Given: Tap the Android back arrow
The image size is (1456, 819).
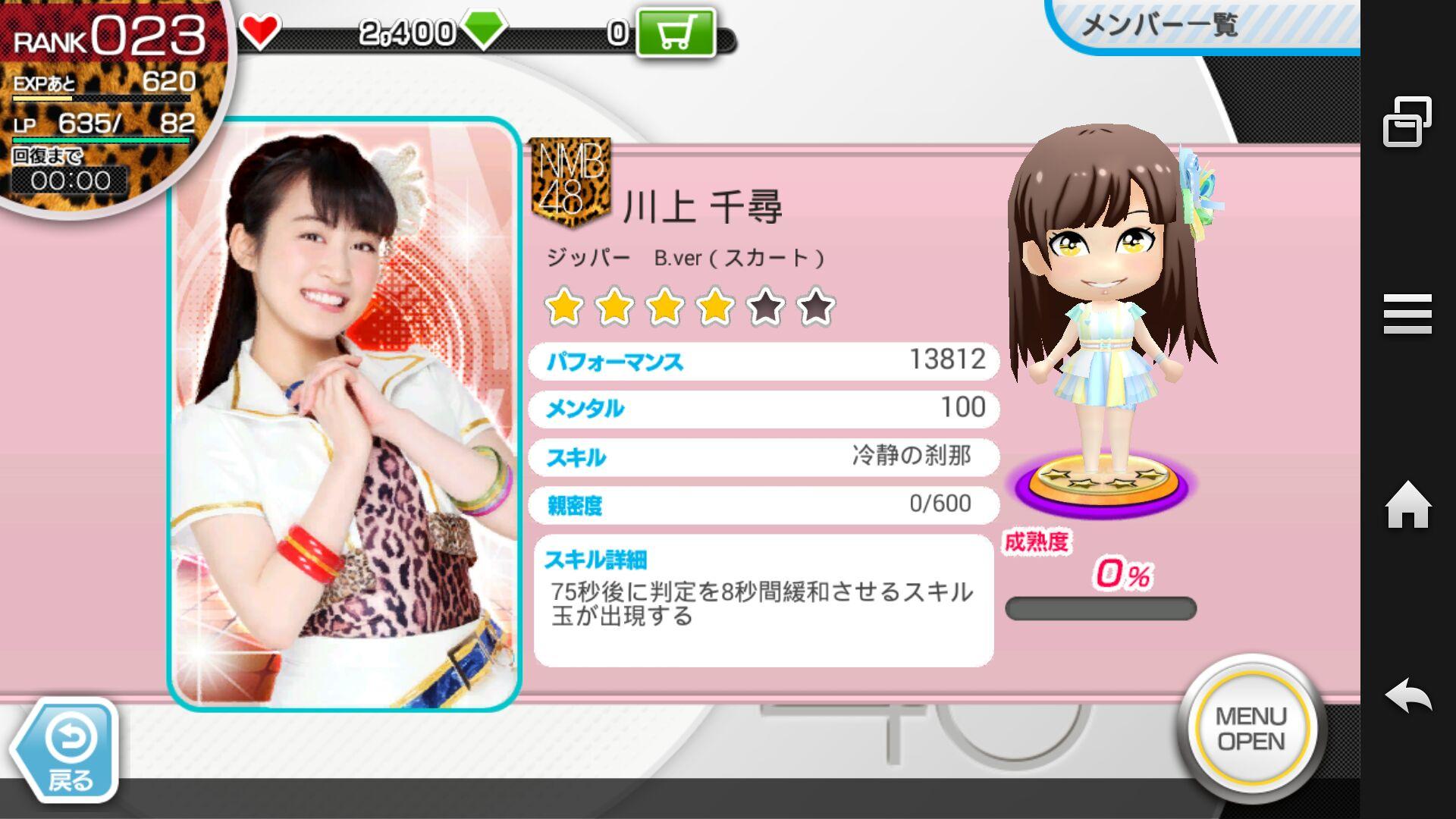Looking at the screenshot, I should 1407,695.
